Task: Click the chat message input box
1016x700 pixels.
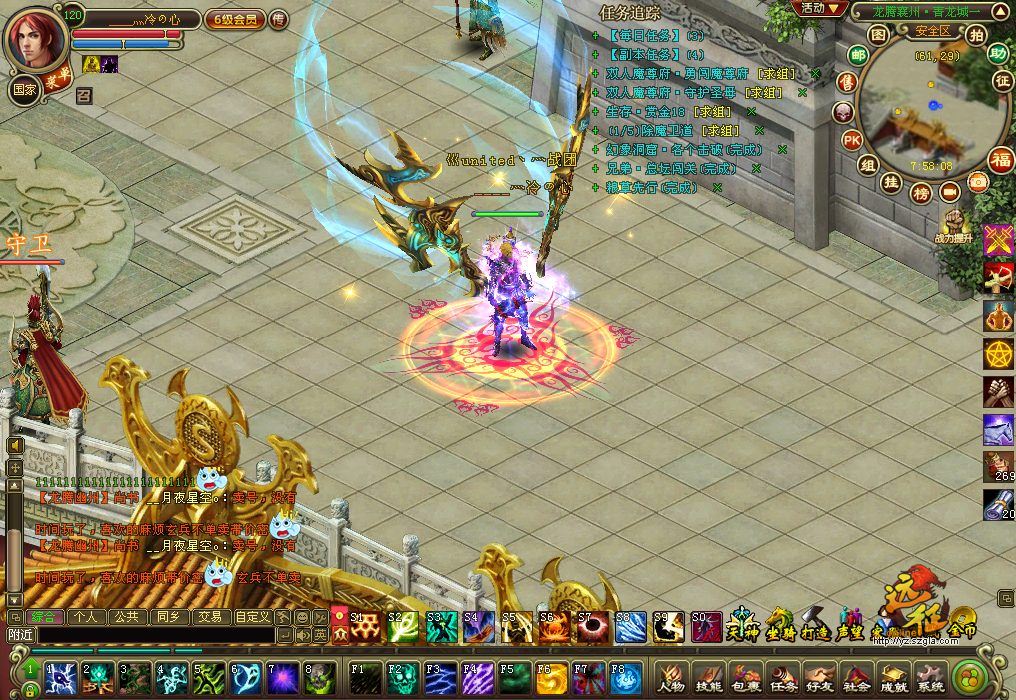Action: (155, 634)
